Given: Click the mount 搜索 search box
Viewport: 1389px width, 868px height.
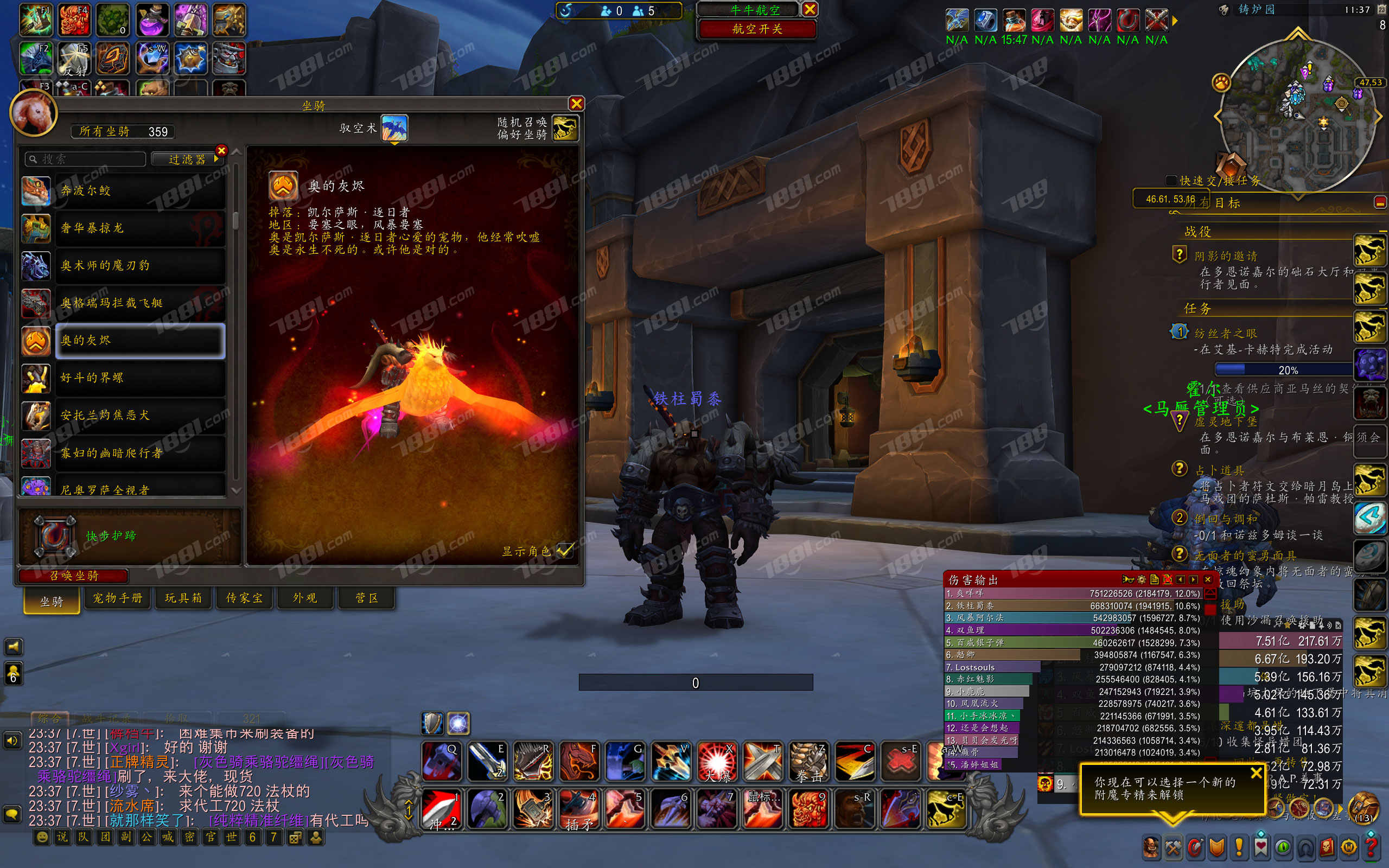Looking at the screenshot, I should click(x=86, y=159).
